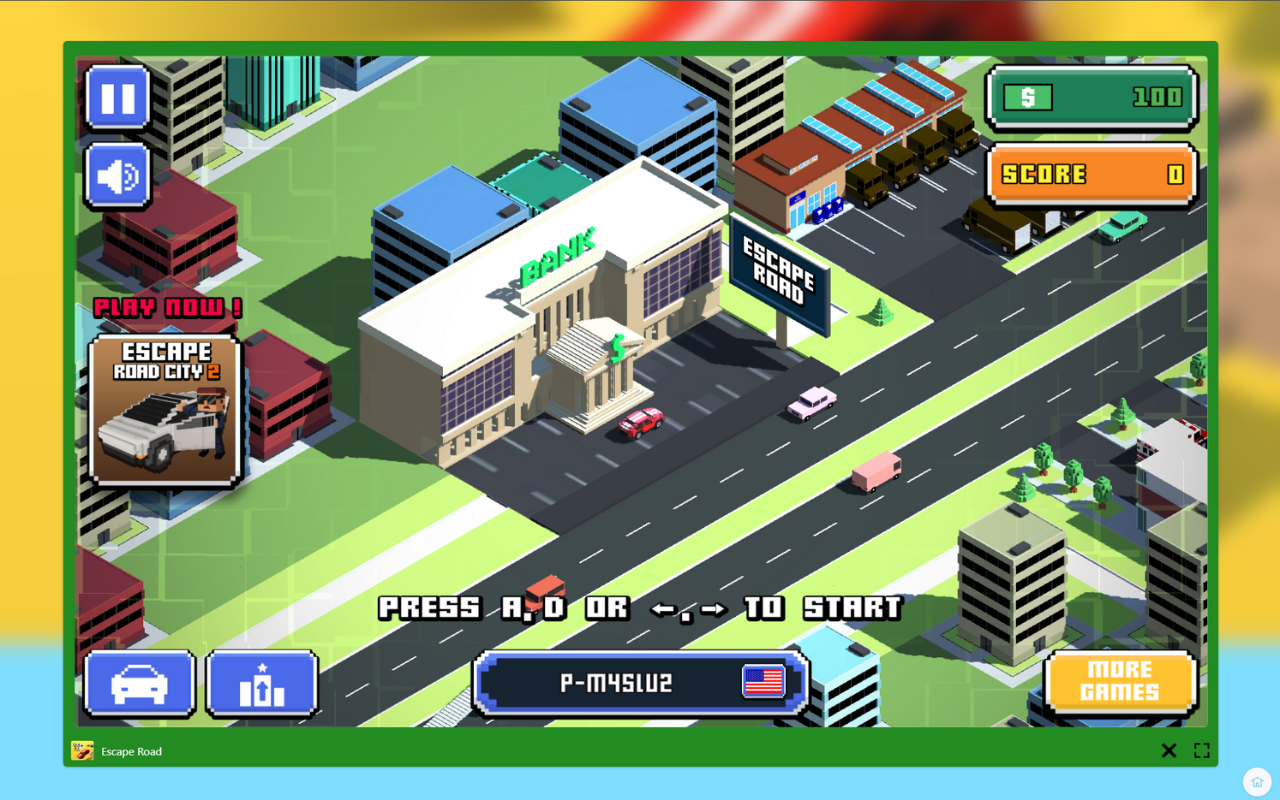Mute the game sound

point(117,175)
